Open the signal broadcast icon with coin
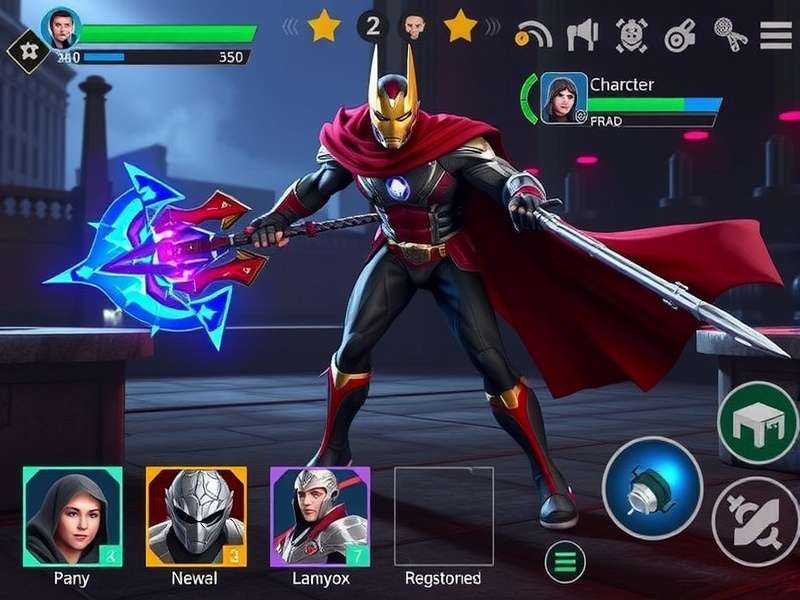 [x=533, y=35]
